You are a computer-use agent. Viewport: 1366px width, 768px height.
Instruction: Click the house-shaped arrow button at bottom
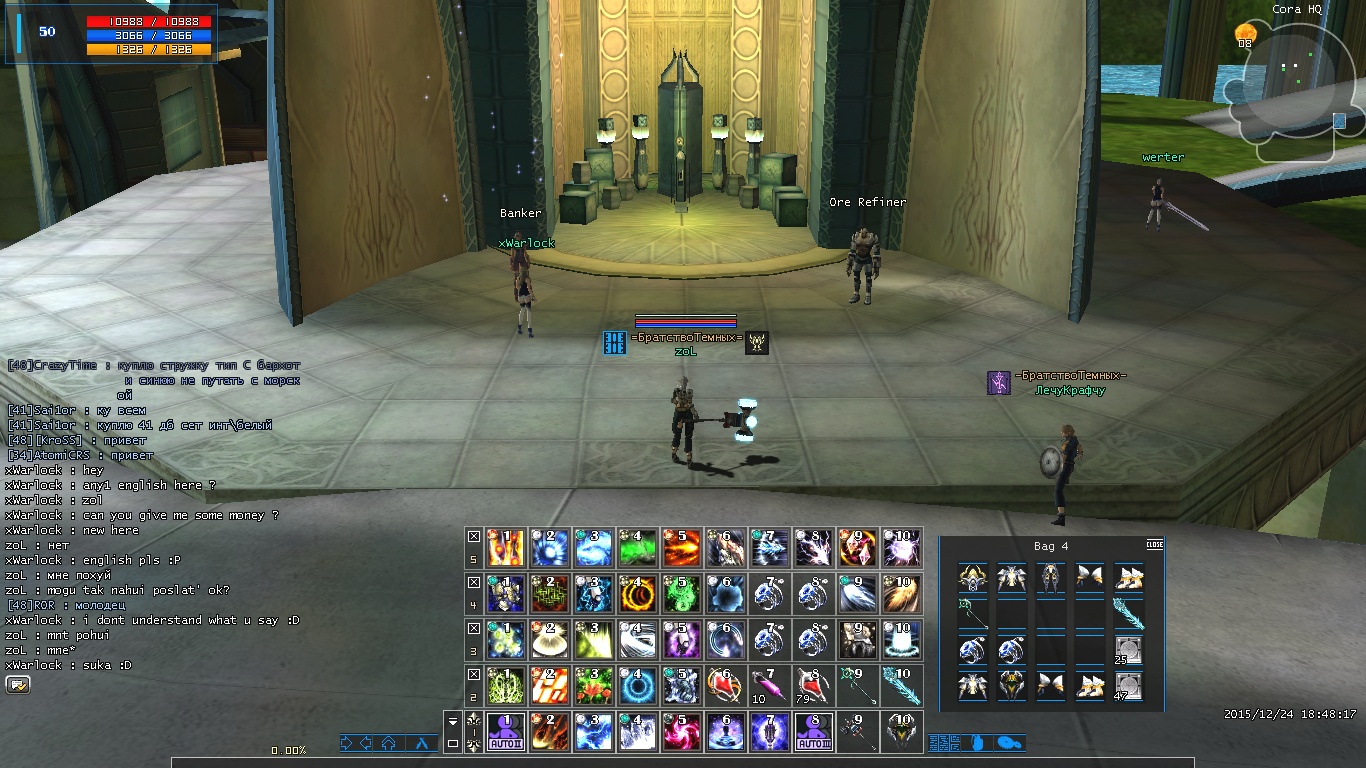[388, 743]
